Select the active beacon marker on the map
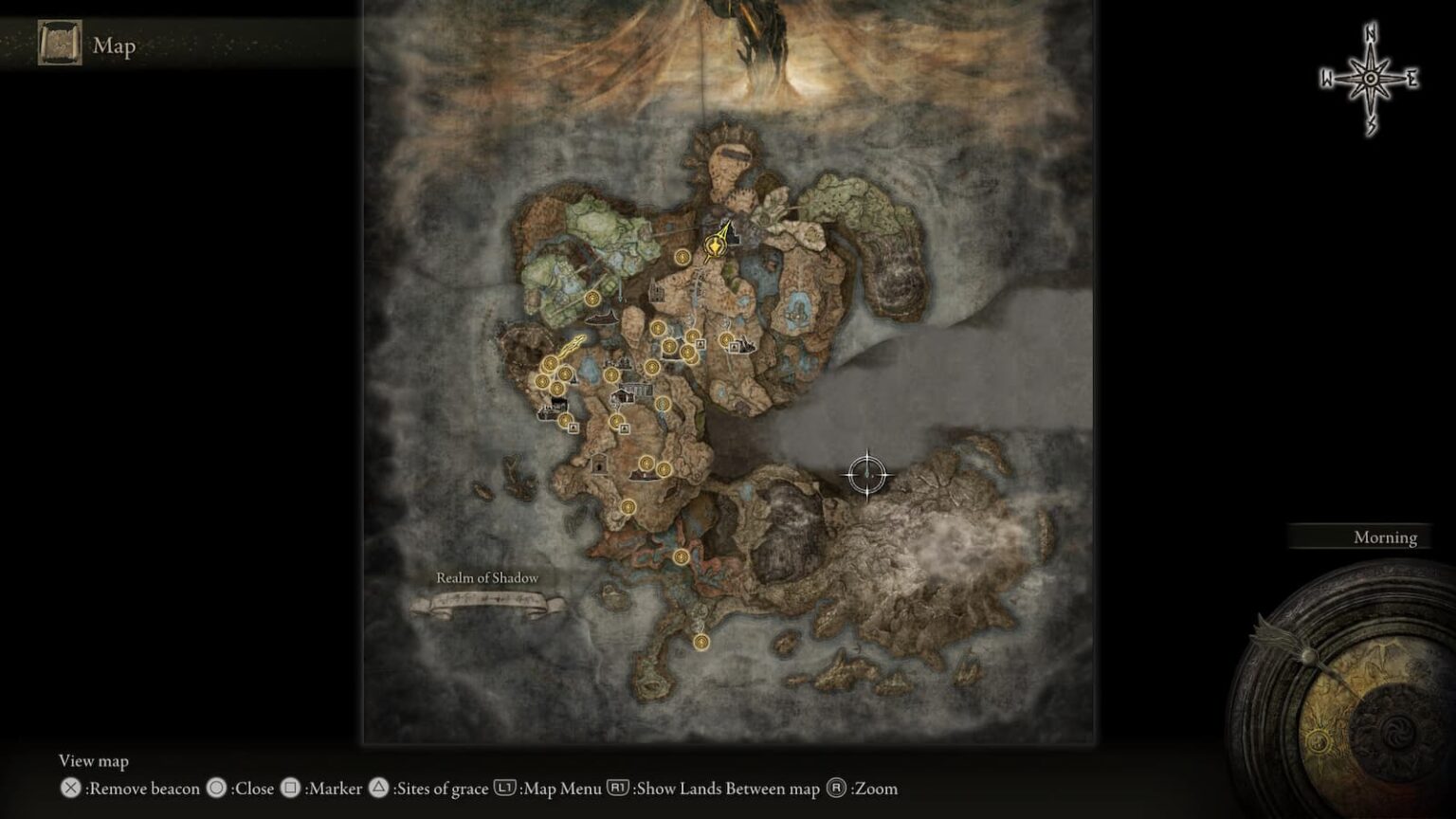 [714, 246]
